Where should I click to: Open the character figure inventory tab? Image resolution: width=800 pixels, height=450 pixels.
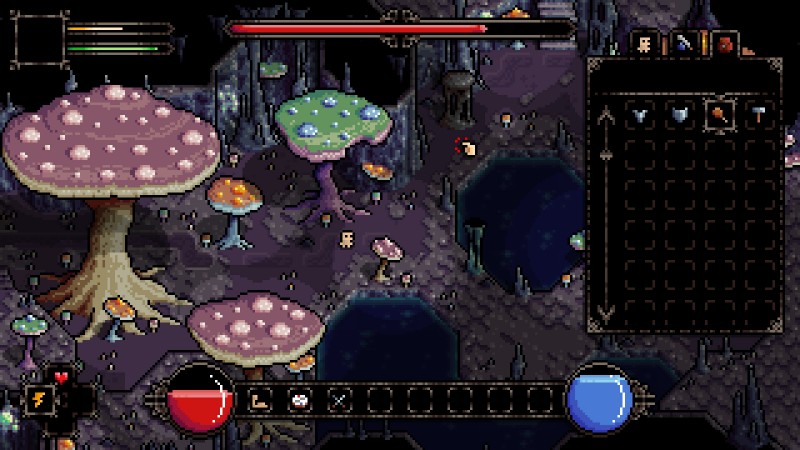click(x=645, y=43)
